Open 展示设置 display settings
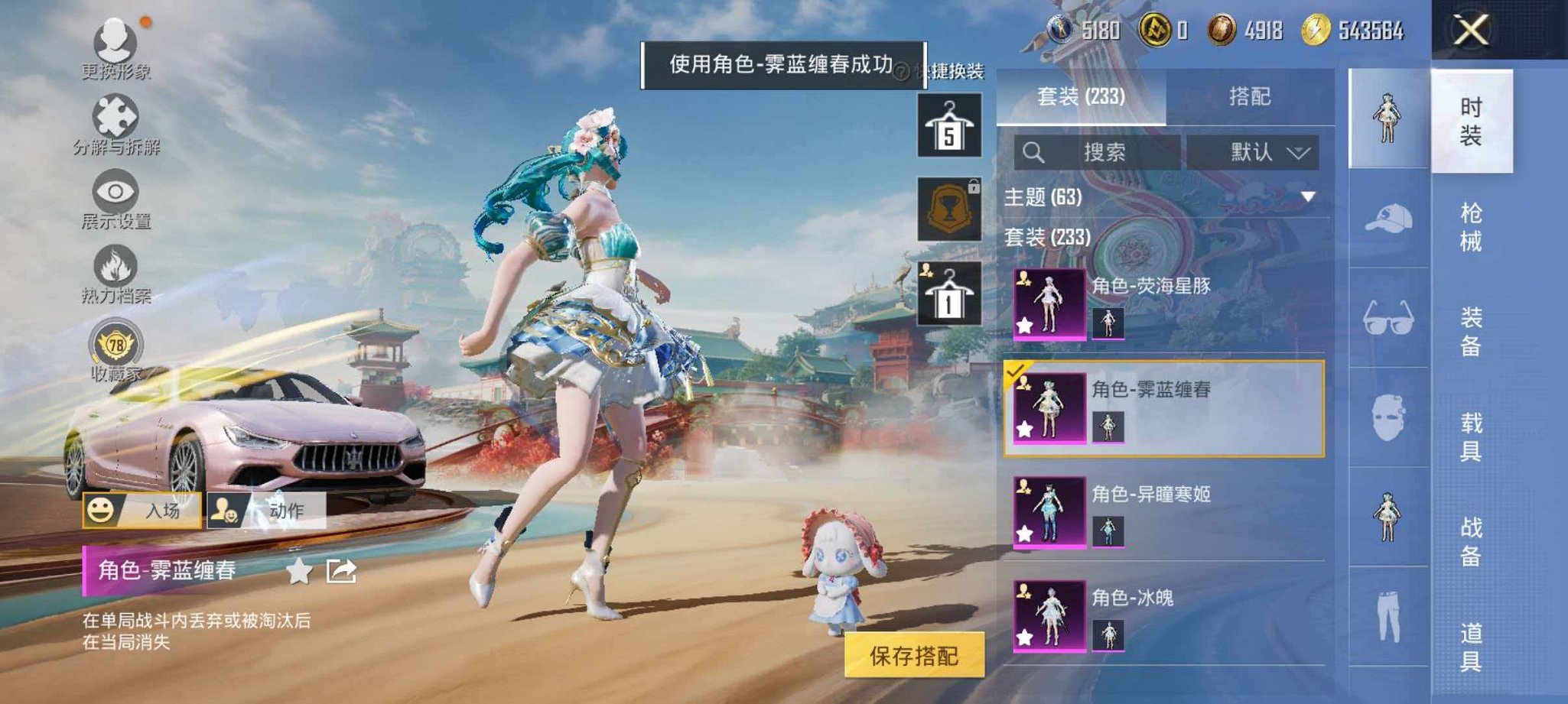 (x=115, y=191)
